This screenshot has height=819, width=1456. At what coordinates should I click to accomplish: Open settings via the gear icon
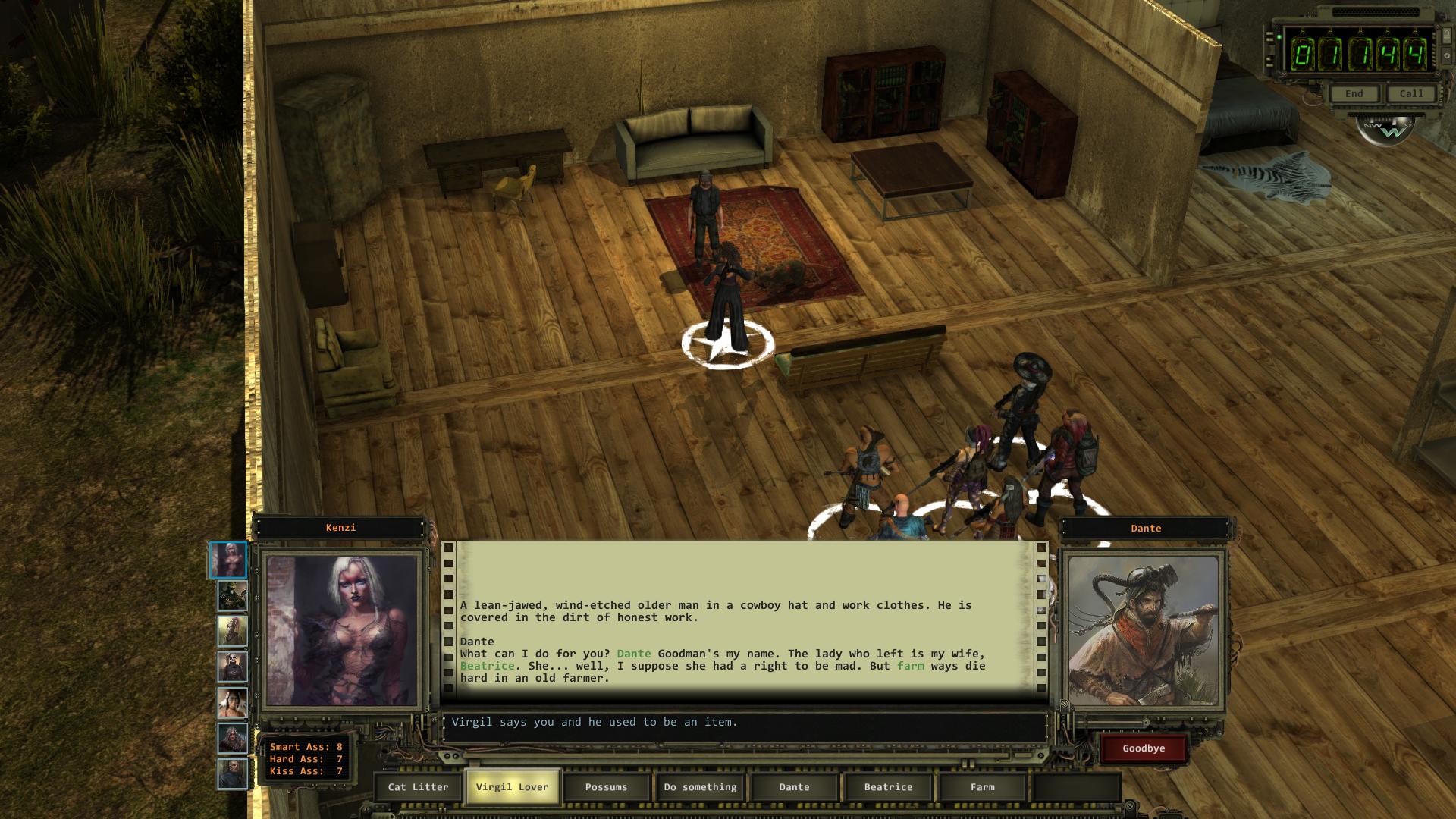click(1447, 56)
